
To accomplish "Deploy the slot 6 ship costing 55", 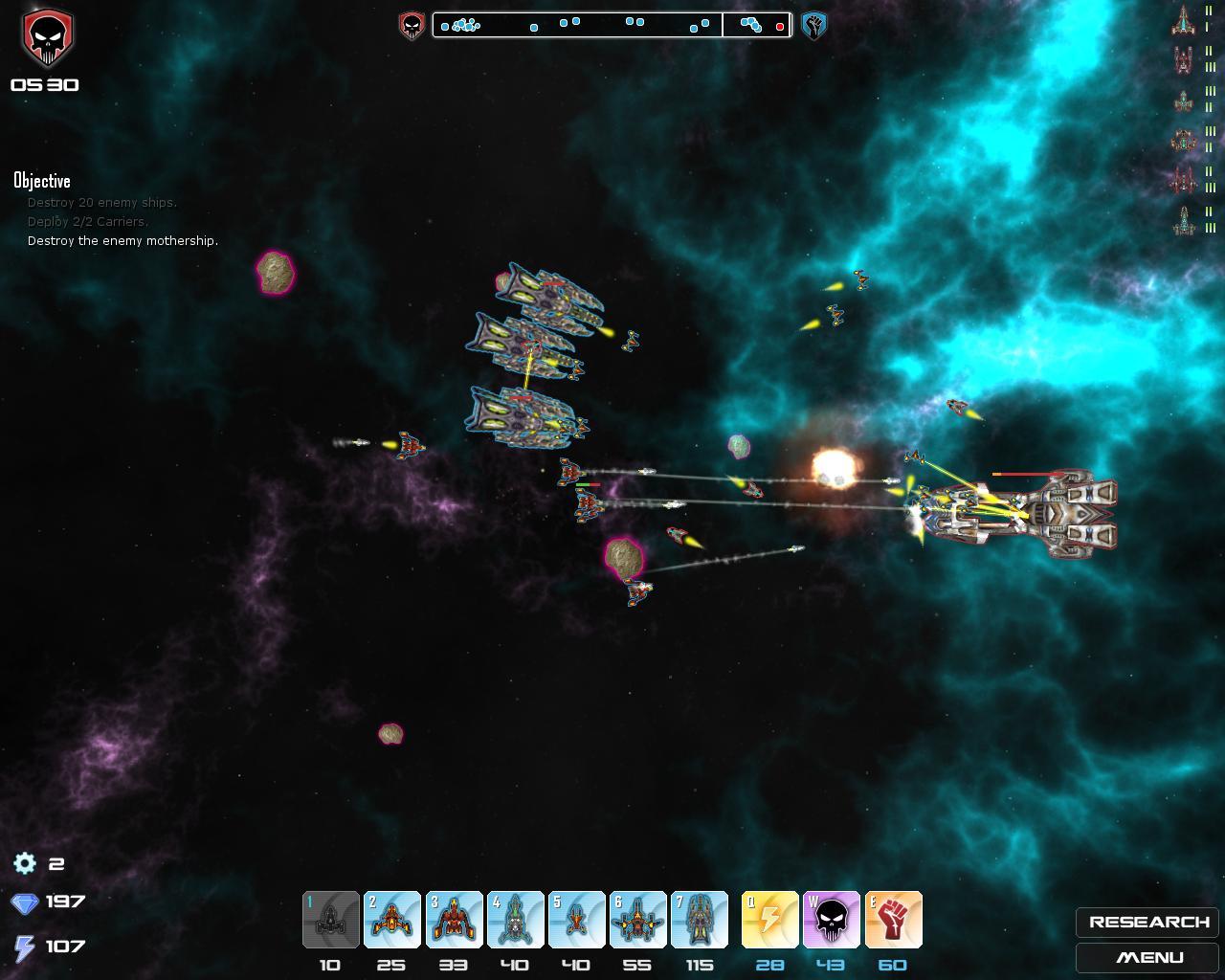I will [x=637, y=920].
